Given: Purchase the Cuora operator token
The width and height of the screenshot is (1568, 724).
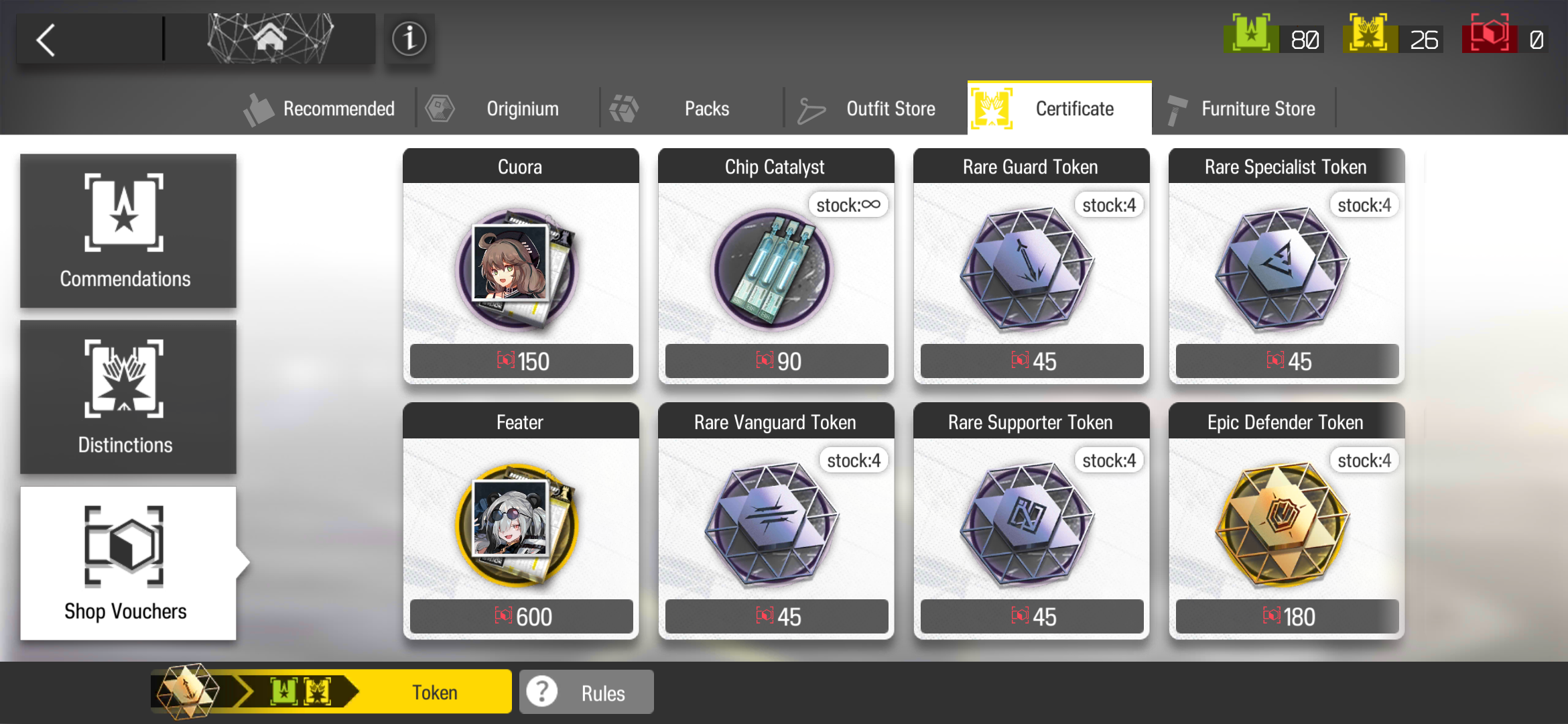Looking at the screenshot, I should point(521,268).
